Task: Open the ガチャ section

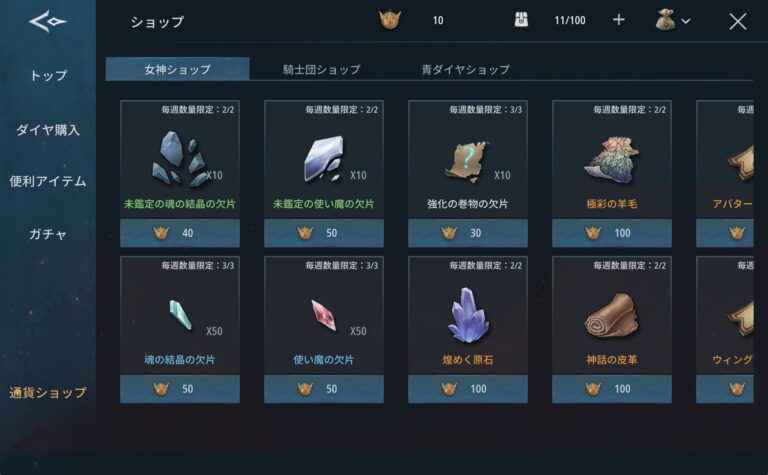Action: pyautogui.click(x=48, y=234)
